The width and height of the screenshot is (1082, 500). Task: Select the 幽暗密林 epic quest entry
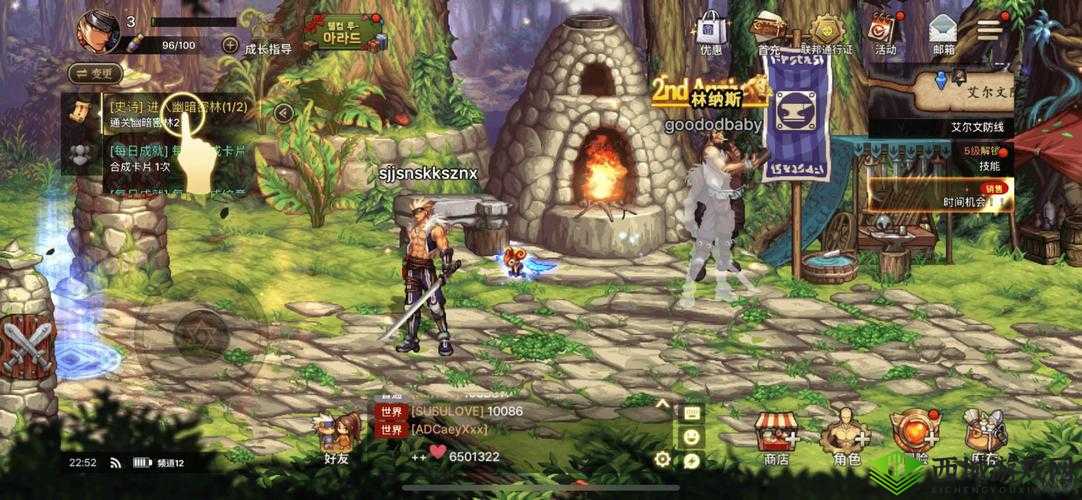coord(178,114)
